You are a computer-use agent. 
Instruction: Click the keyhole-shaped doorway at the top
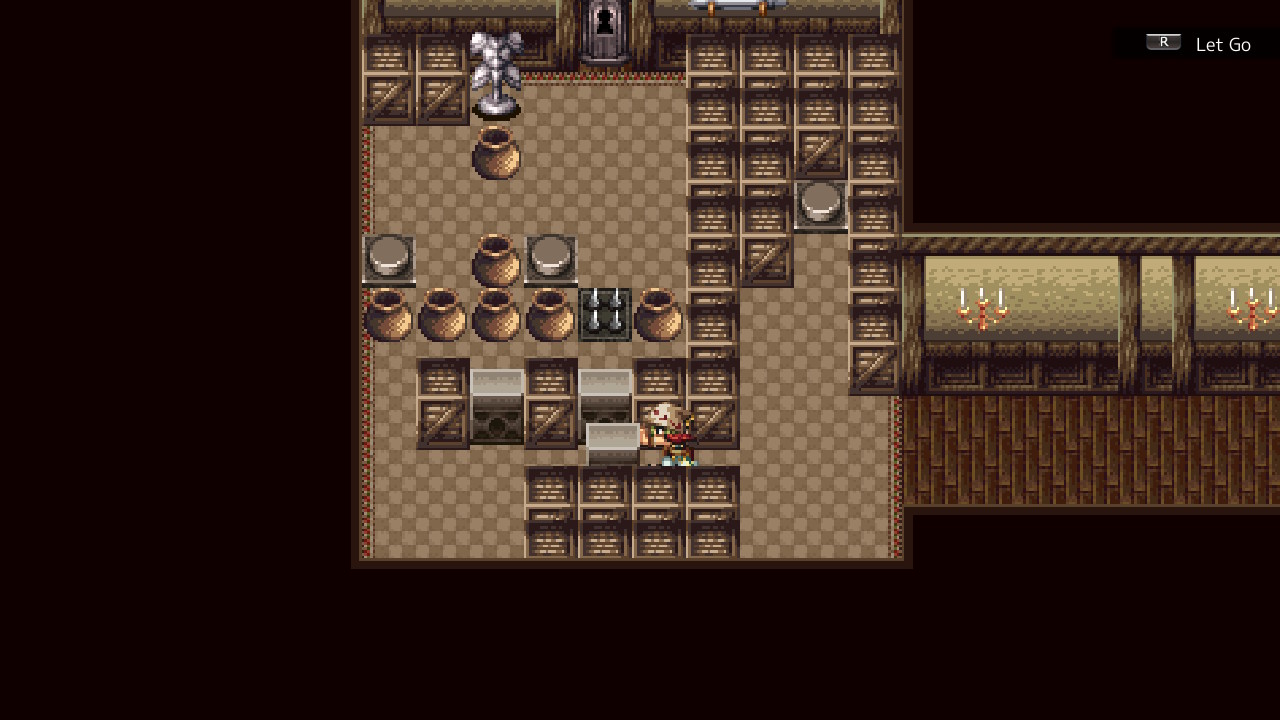603,22
